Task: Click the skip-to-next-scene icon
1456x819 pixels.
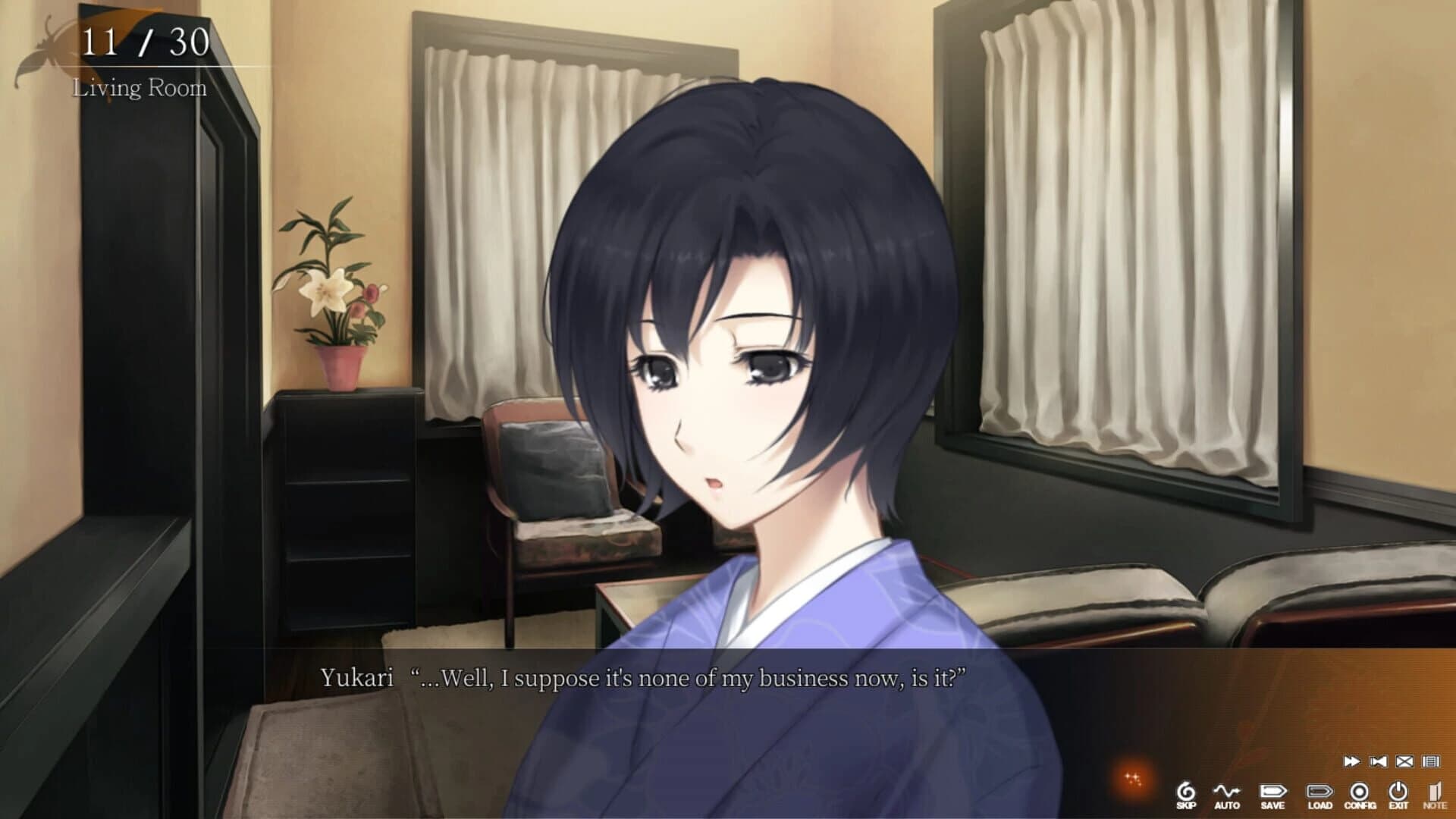Action: coord(1378,762)
